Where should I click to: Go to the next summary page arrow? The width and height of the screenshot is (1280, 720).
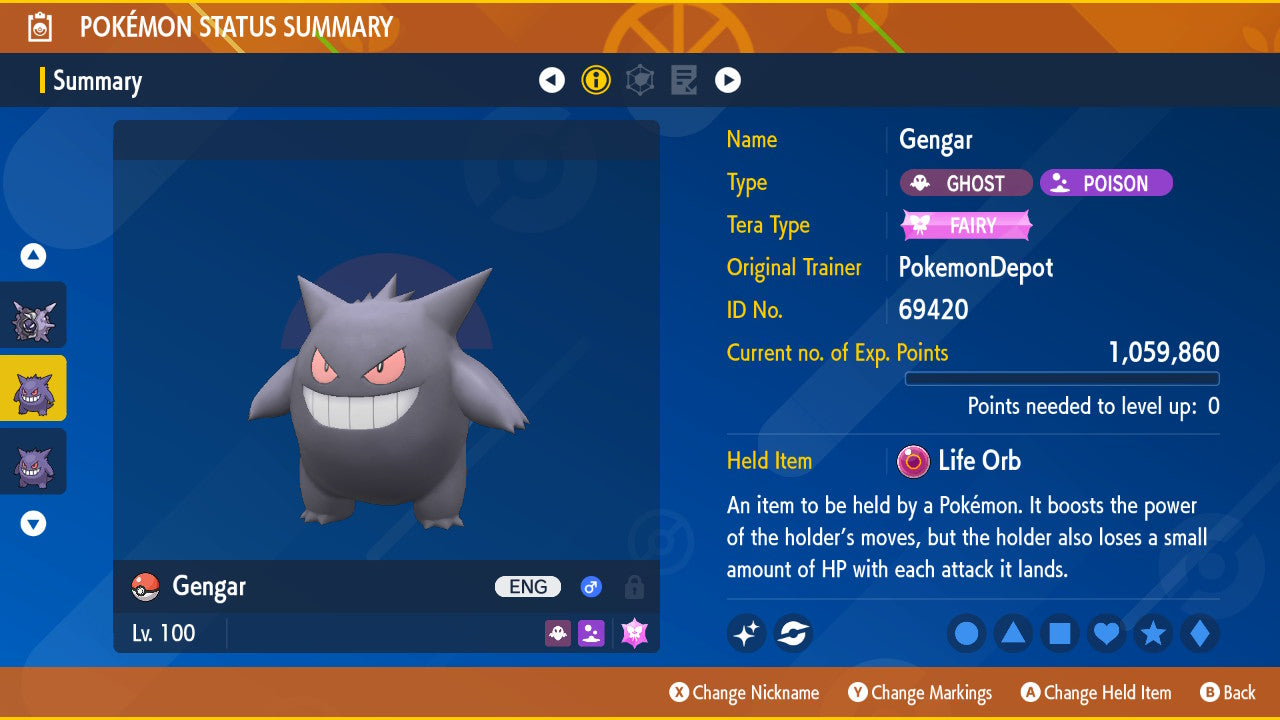click(727, 80)
